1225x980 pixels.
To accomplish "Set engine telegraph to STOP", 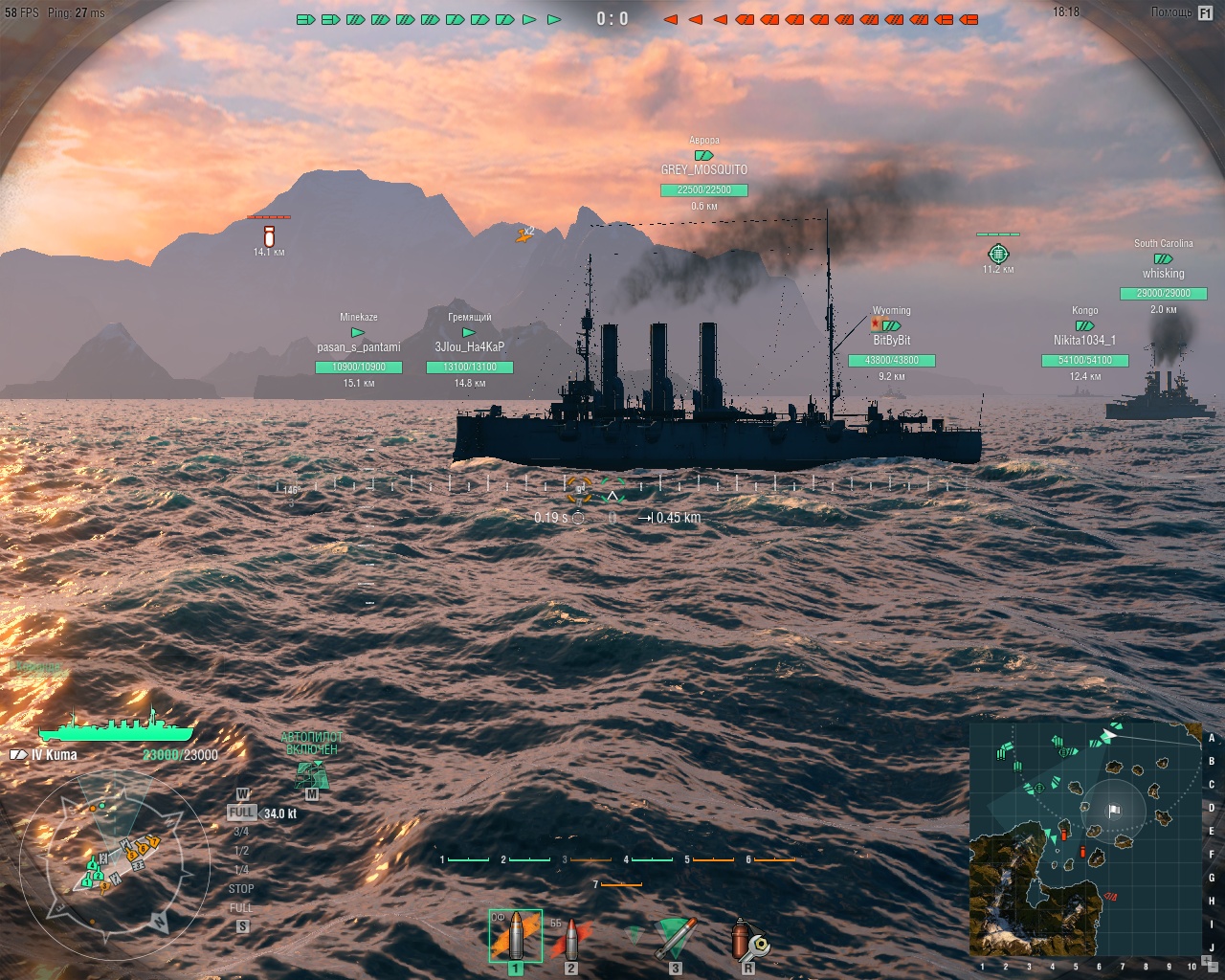I will point(241,889).
